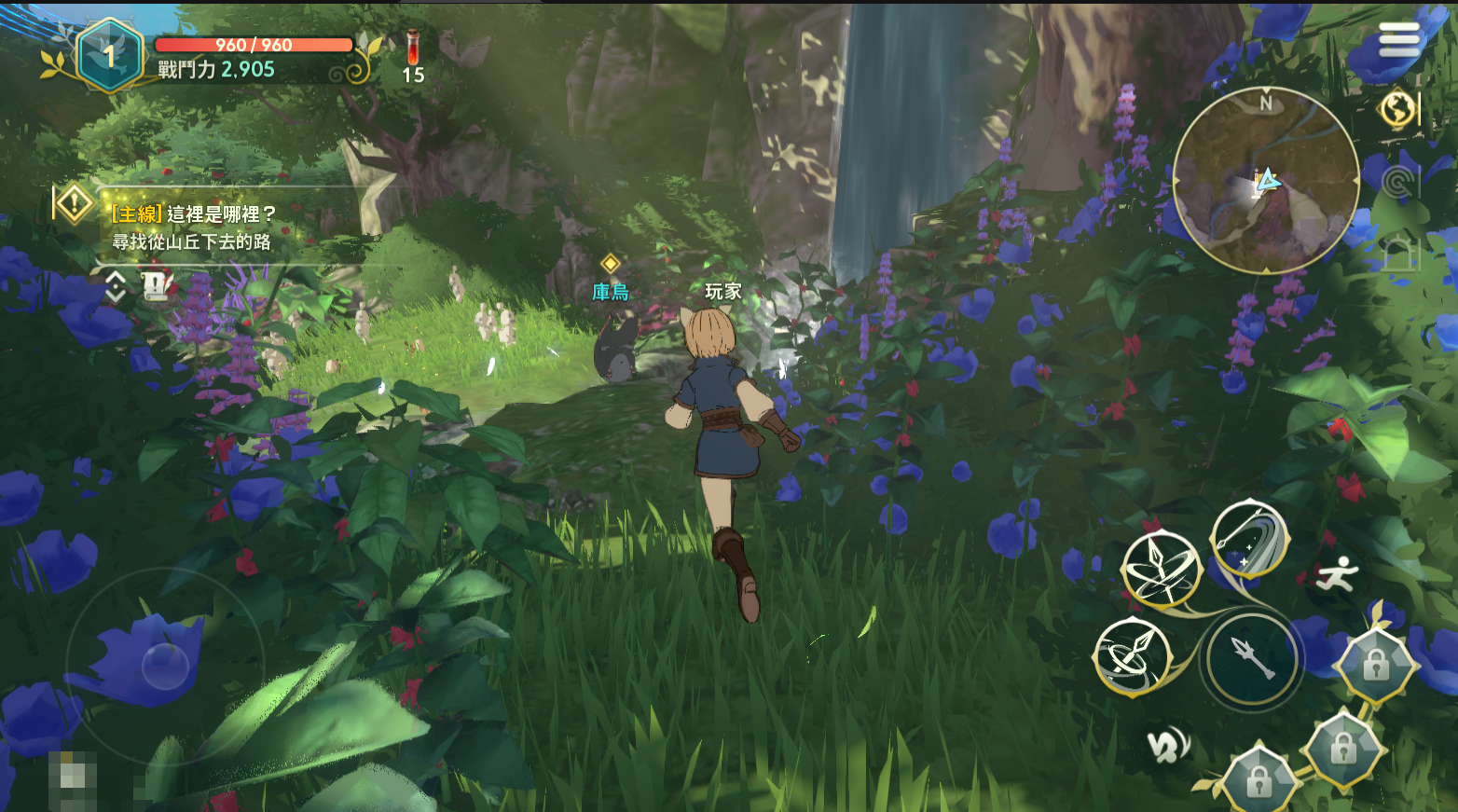Click the level 1 hexagon badge
1458x812 pixels.
coord(110,56)
